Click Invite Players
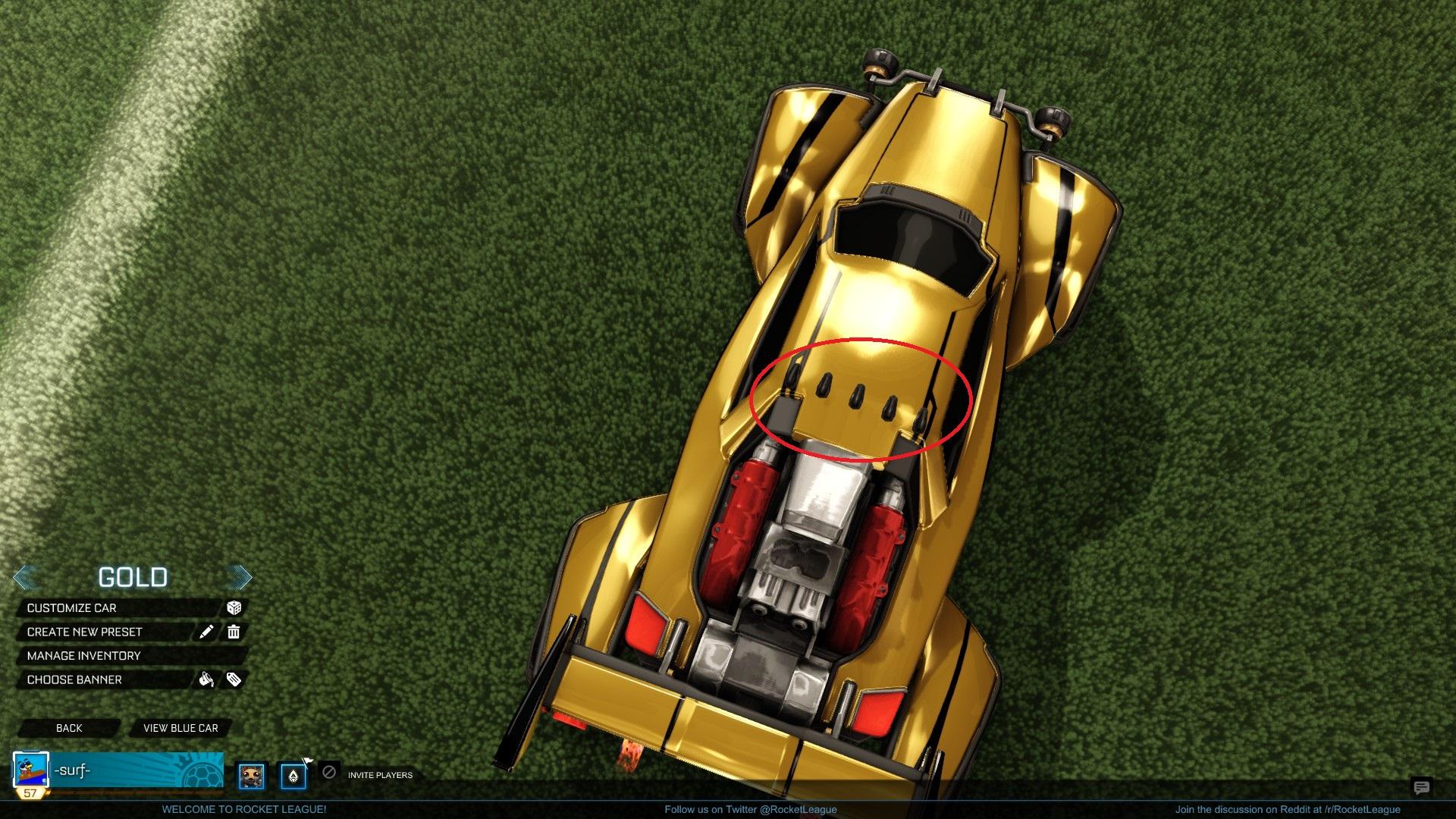 (379, 776)
